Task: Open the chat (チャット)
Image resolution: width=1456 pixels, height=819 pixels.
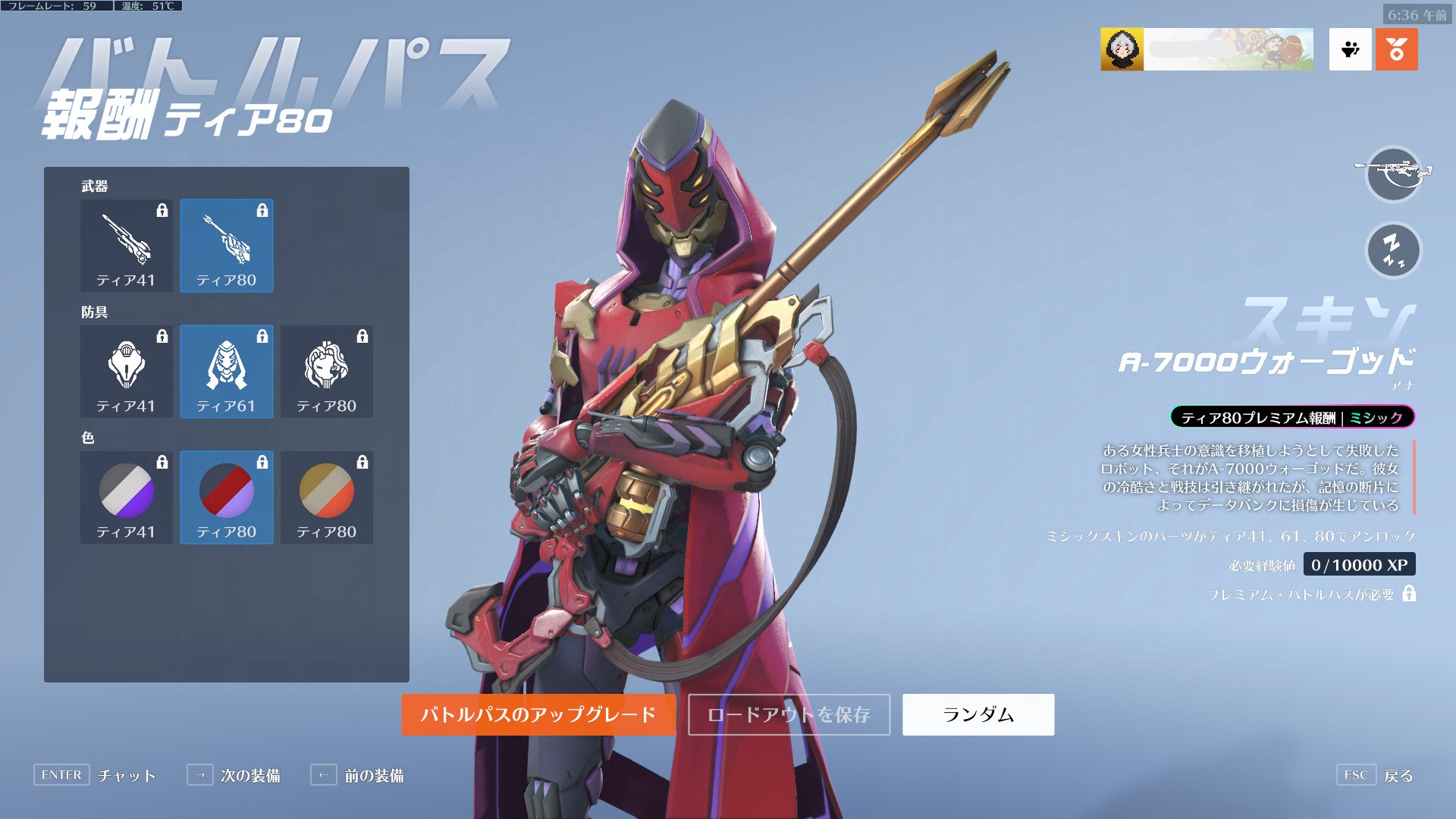Action: pyautogui.click(x=95, y=775)
